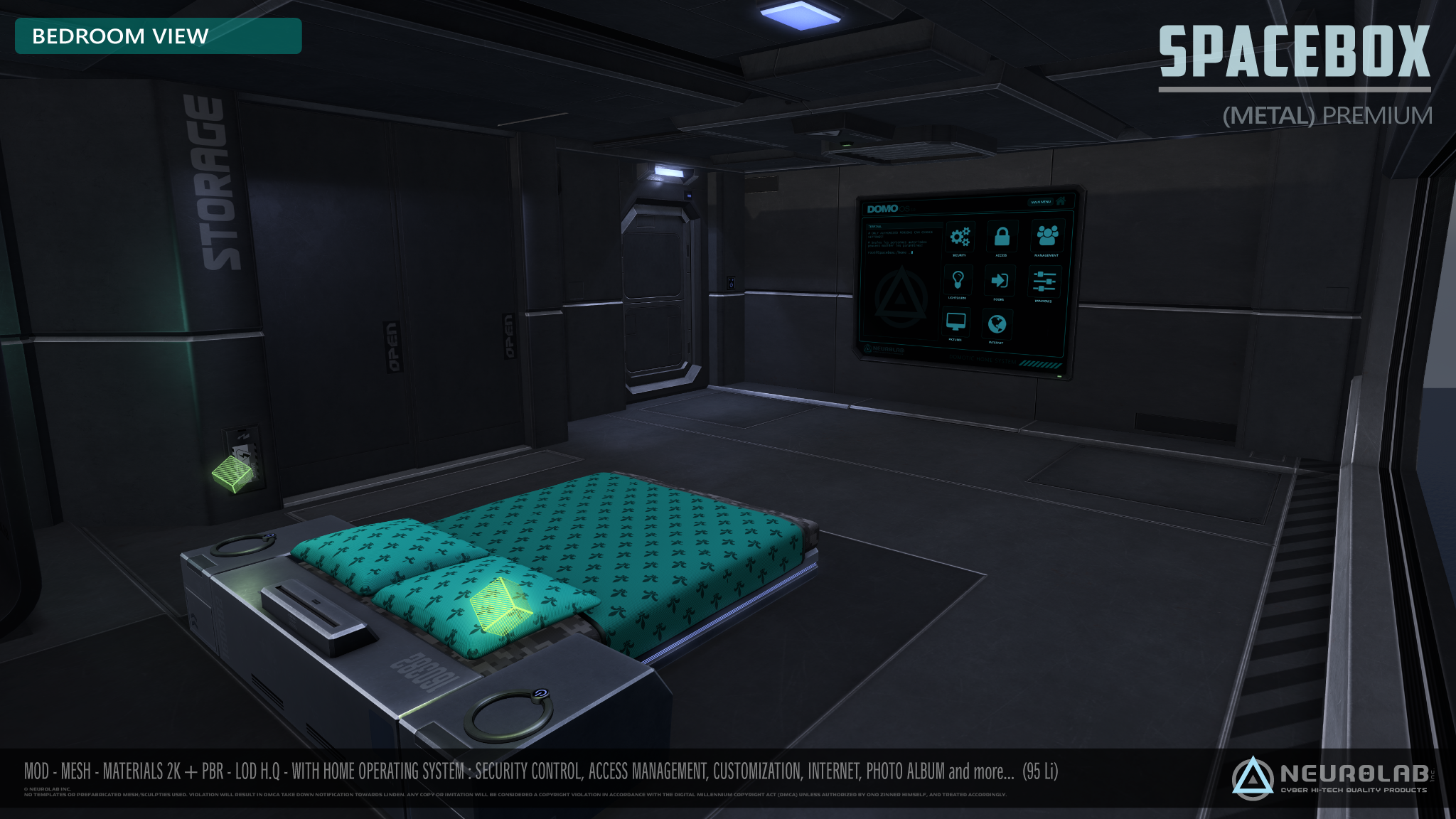Select the Doors arrow icon
Viewport: 1456px width, 819px height.
pyautogui.click(x=999, y=281)
